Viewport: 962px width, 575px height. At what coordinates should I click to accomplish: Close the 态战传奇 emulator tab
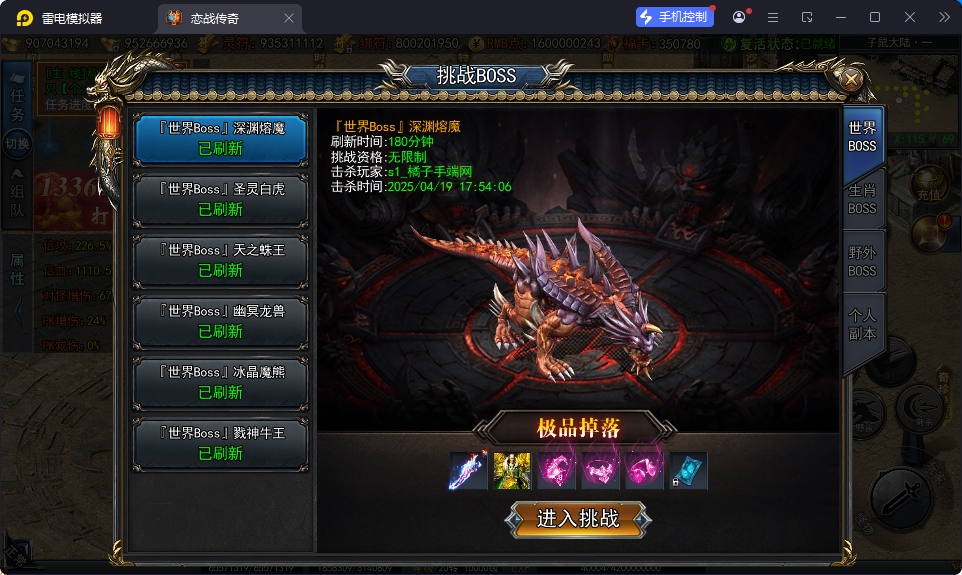click(x=289, y=18)
